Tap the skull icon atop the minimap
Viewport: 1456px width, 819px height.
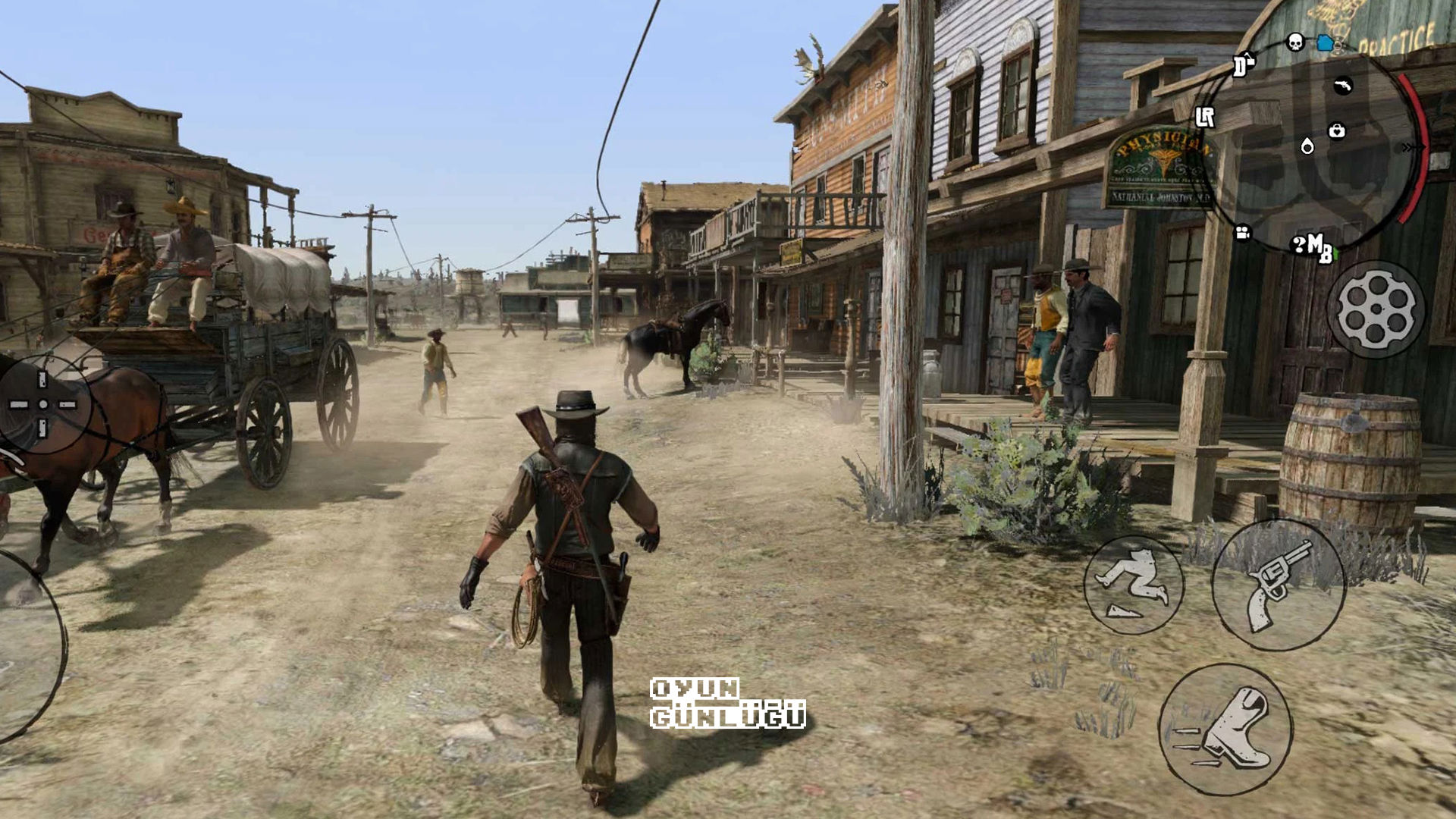(1294, 43)
